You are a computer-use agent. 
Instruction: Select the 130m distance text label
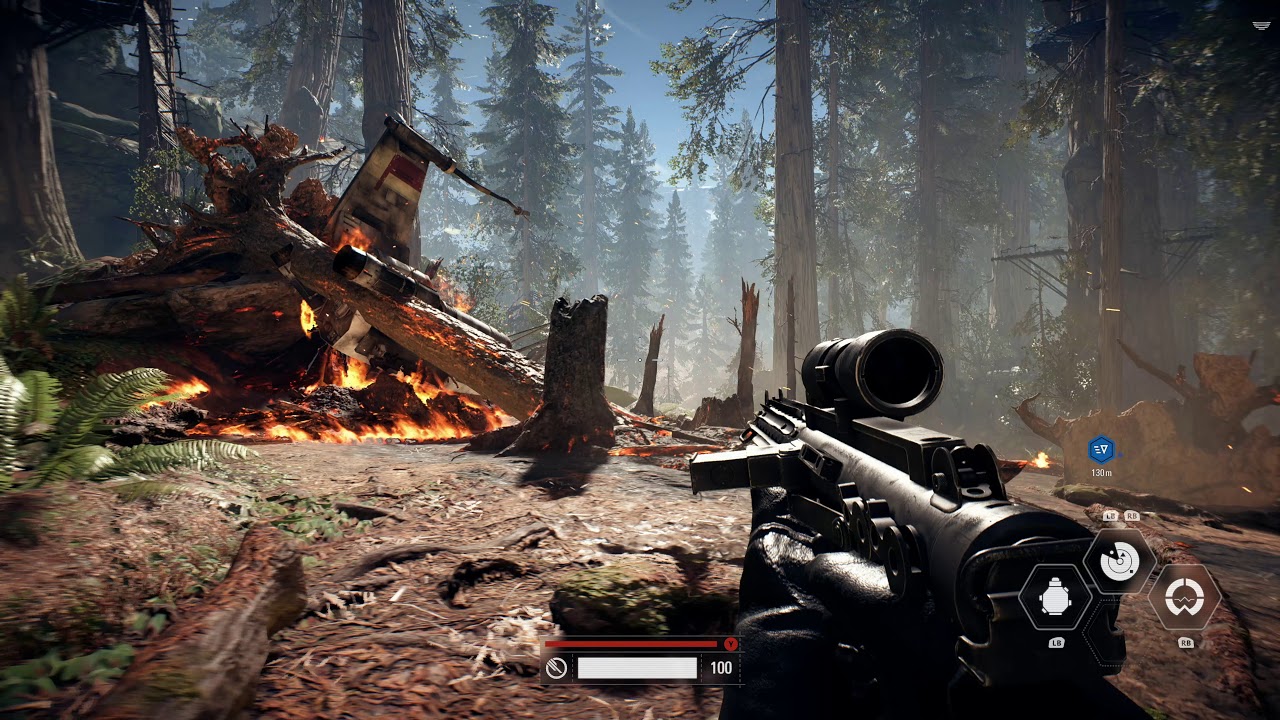click(x=1104, y=469)
